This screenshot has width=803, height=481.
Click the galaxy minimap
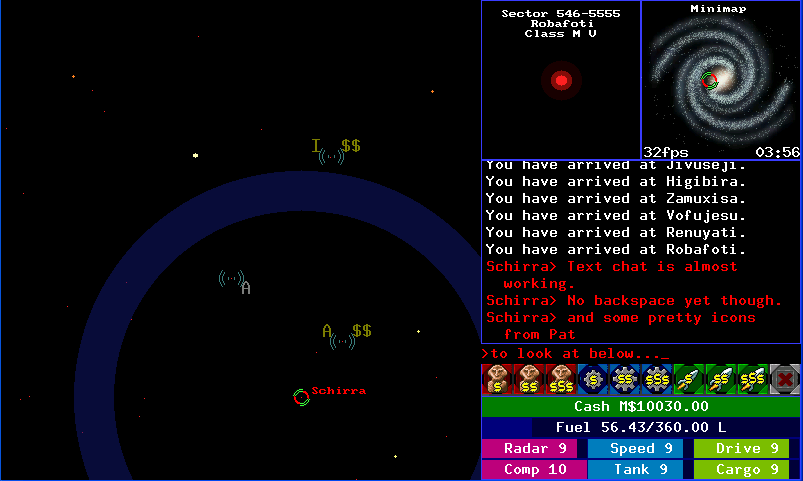(x=721, y=80)
